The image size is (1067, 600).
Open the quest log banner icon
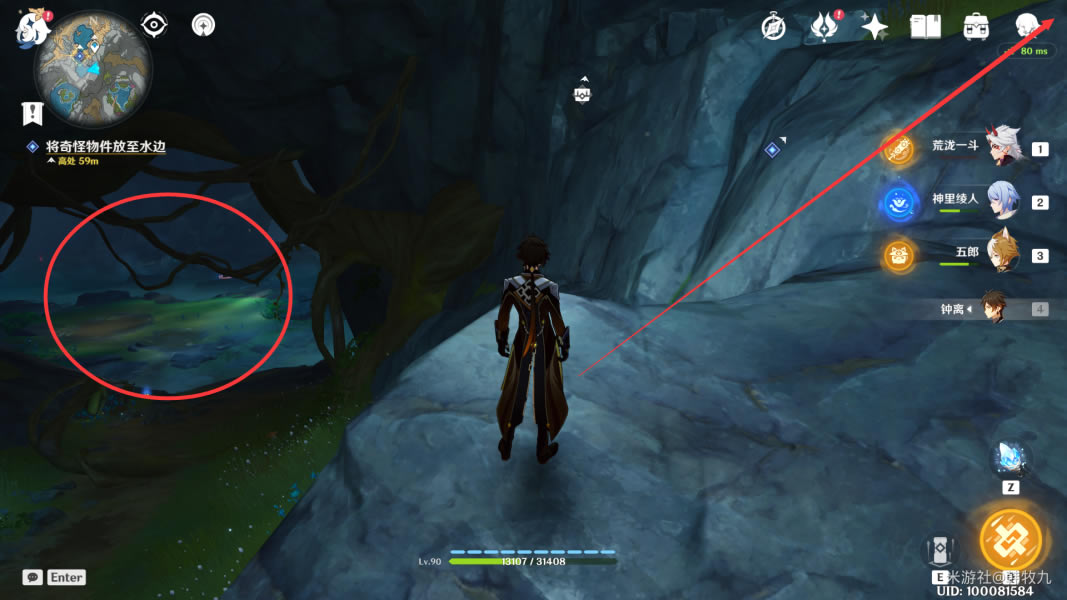pyautogui.click(x=33, y=113)
